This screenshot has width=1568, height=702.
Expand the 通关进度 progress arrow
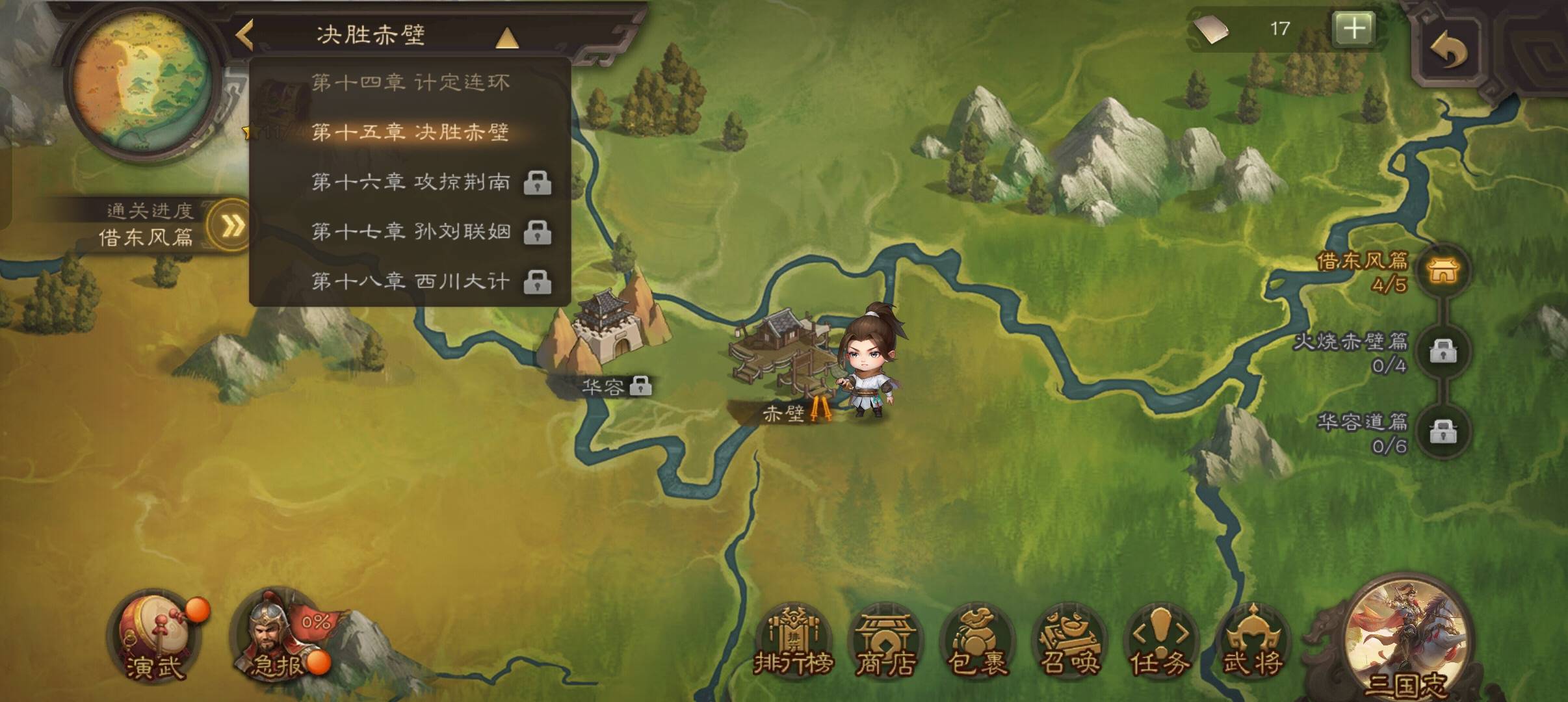coord(231,226)
